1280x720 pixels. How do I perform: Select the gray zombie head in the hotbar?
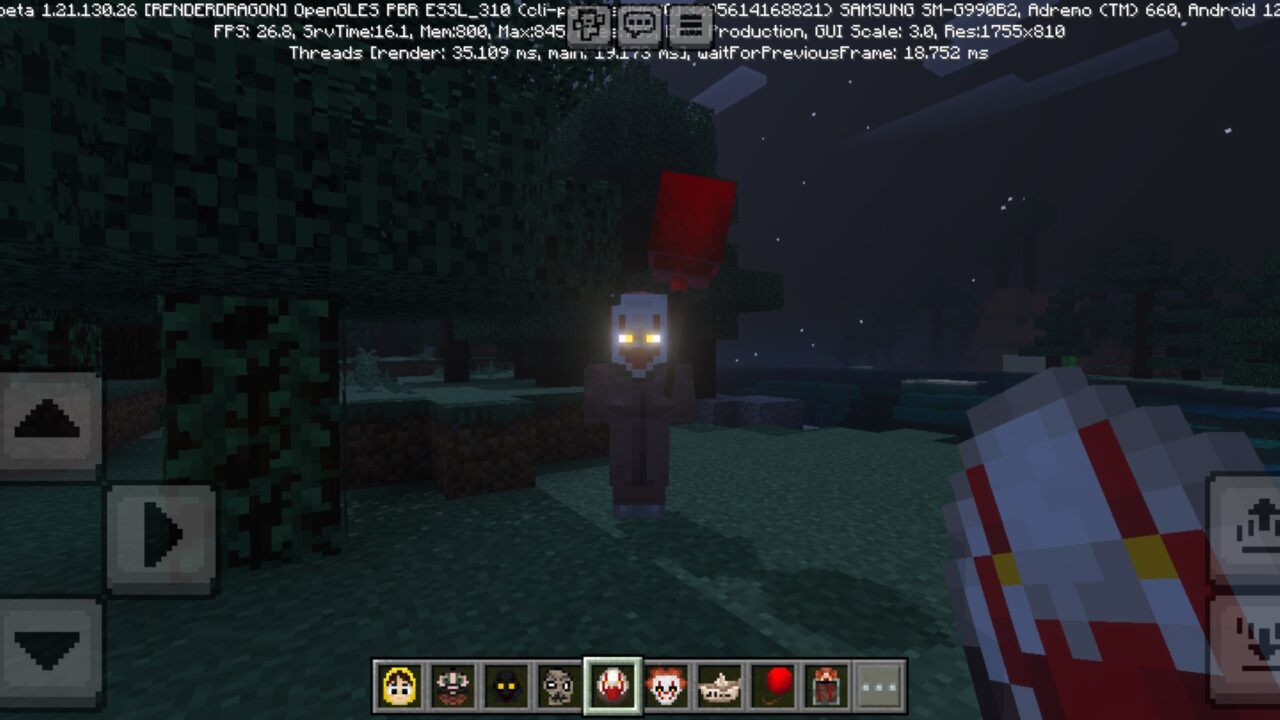tap(558, 683)
